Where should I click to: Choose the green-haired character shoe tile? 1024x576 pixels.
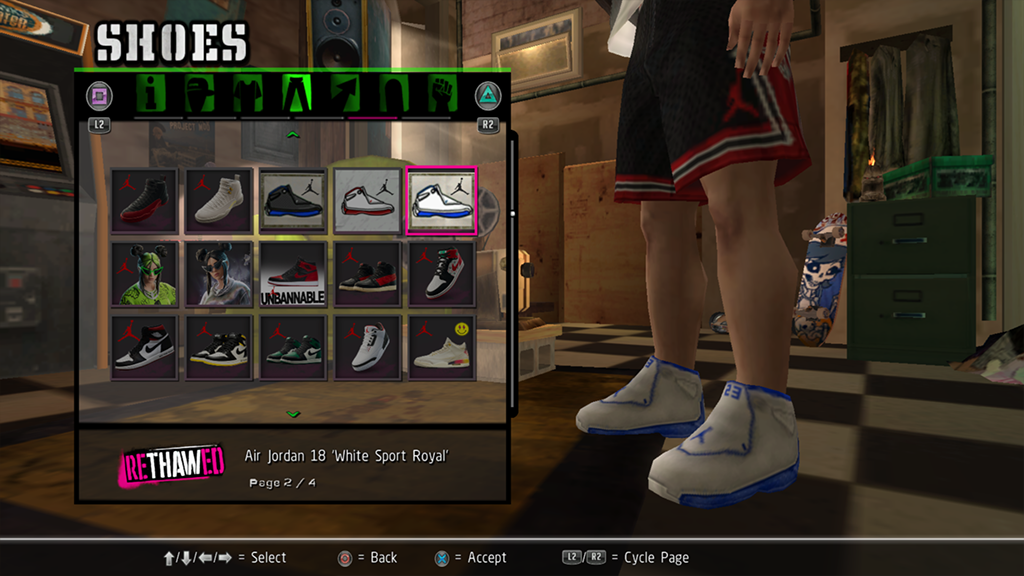click(x=145, y=274)
